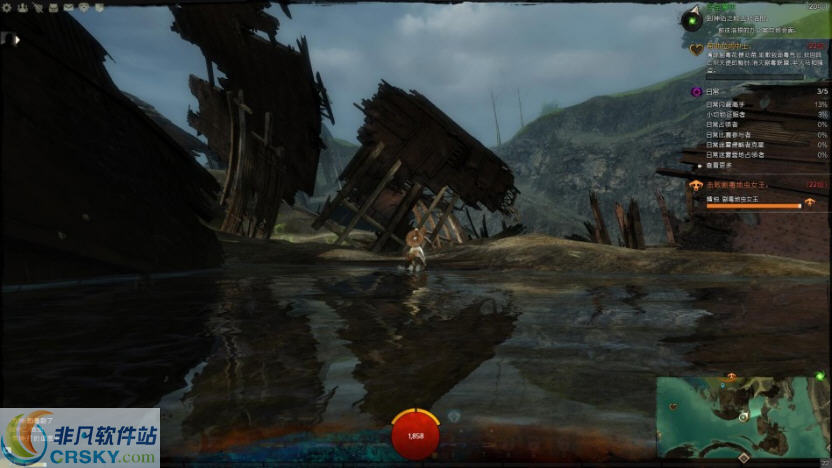Click the red health orb
This screenshot has height=468, width=832.
415,435
